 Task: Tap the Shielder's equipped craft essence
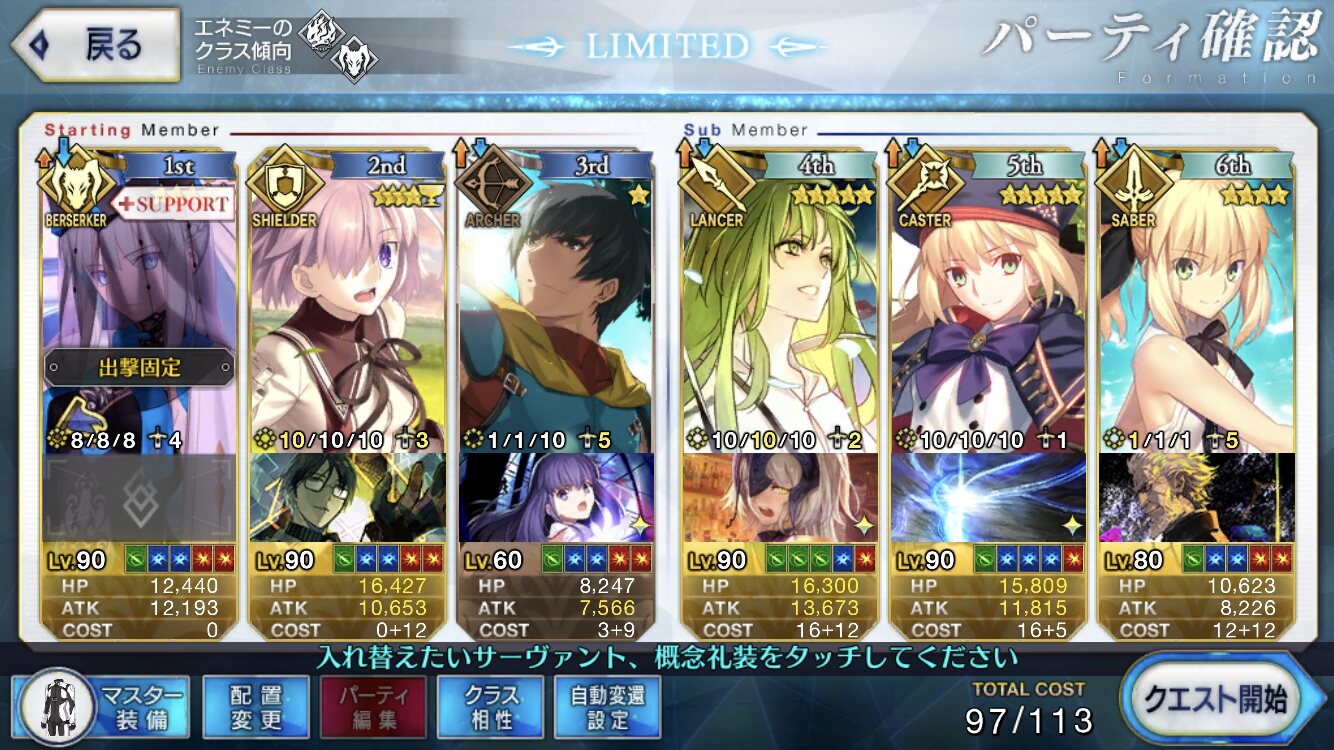(x=348, y=497)
